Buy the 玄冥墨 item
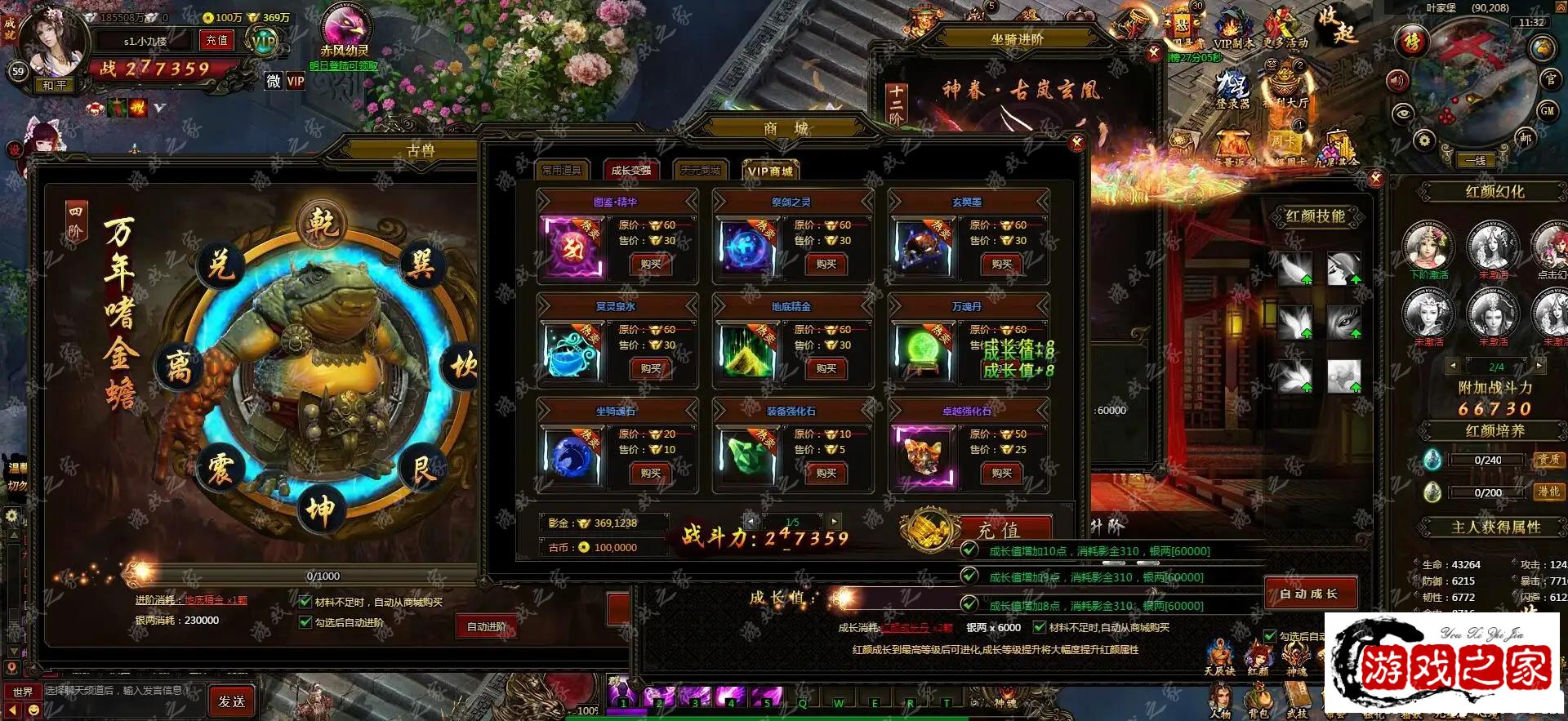This screenshot has height=721, width=1568. [x=1001, y=264]
